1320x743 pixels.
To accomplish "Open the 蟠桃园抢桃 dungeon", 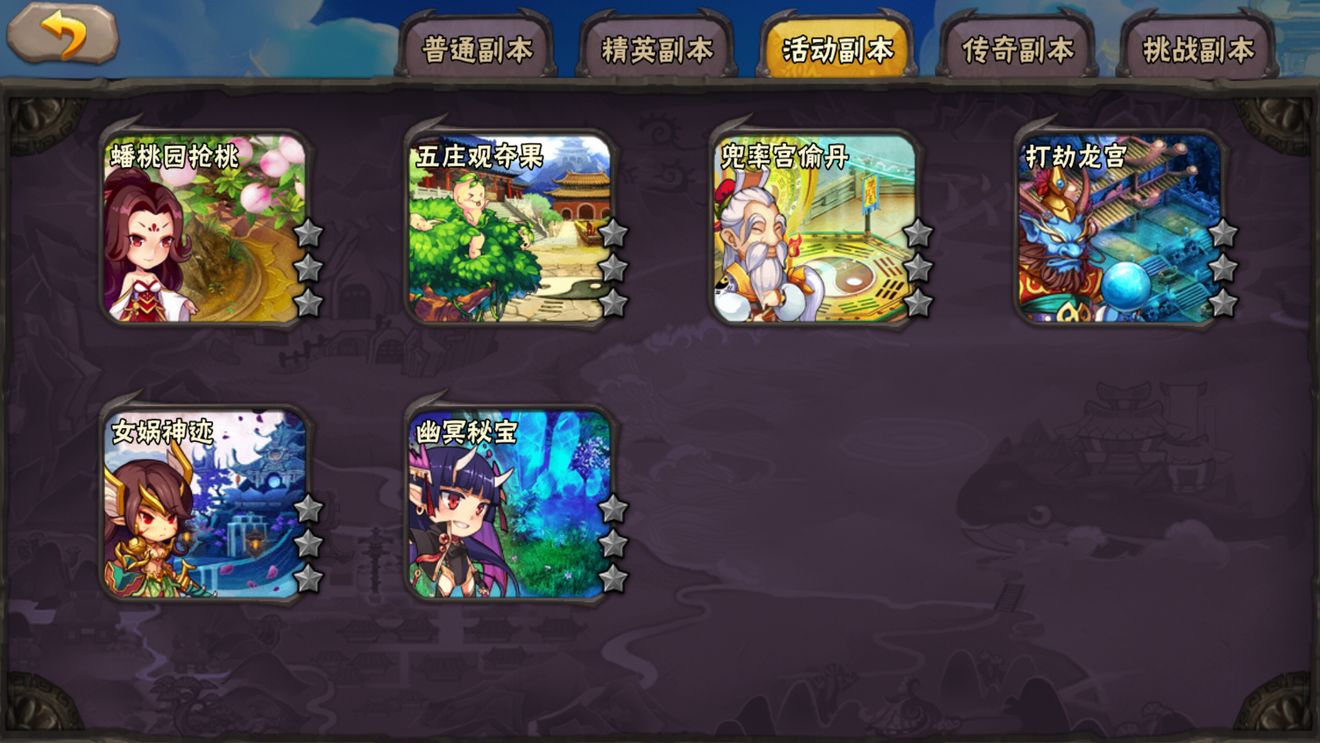I will point(200,225).
